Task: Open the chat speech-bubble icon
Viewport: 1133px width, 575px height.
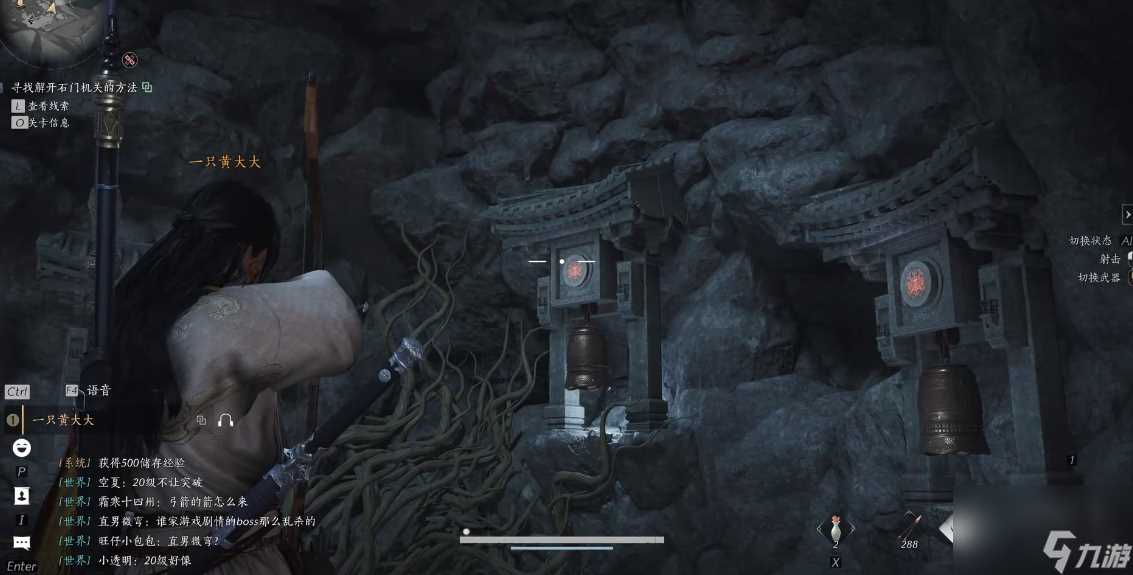Action: 21,543
